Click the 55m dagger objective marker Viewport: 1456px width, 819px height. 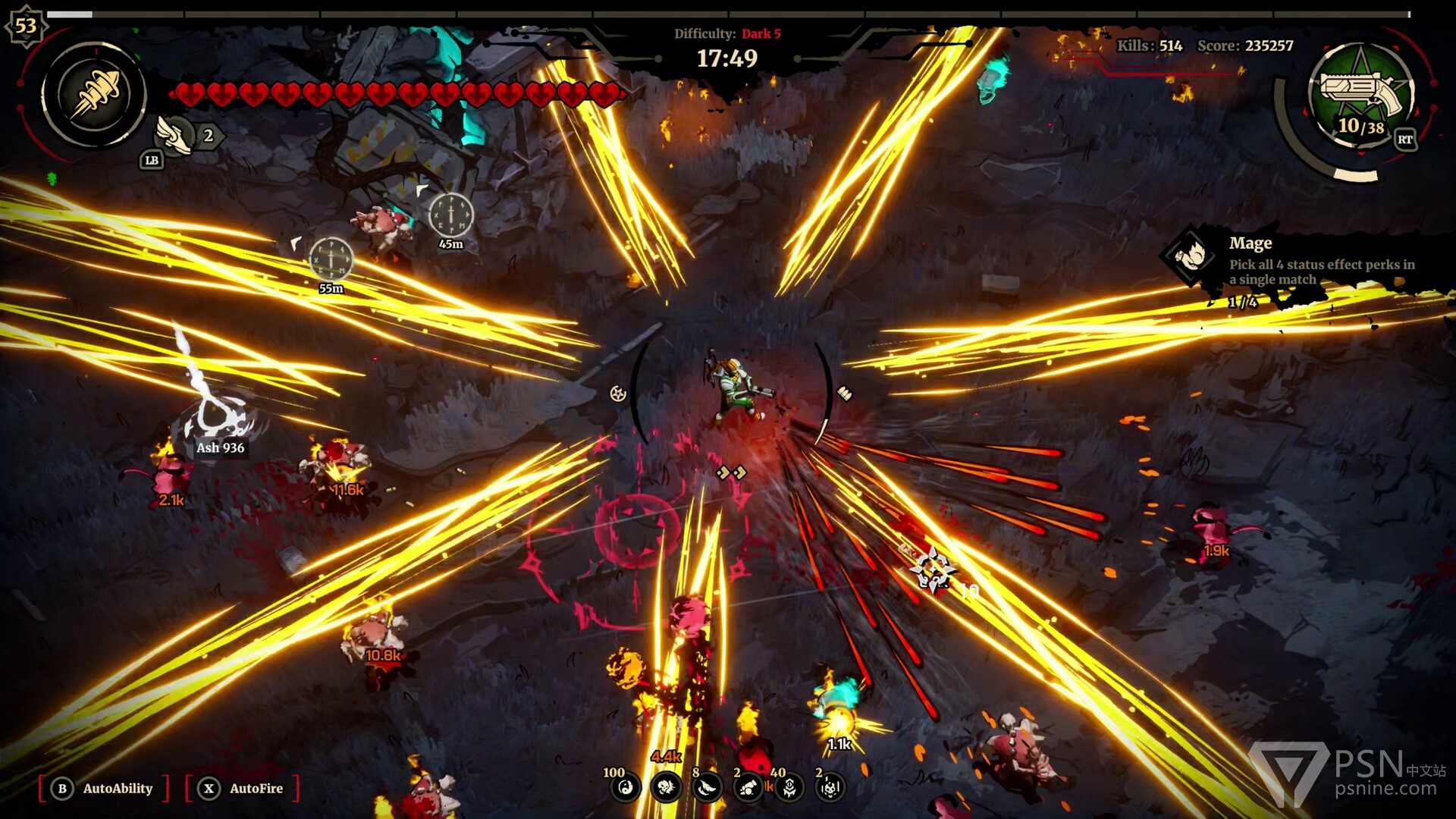pyautogui.click(x=331, y=259)
